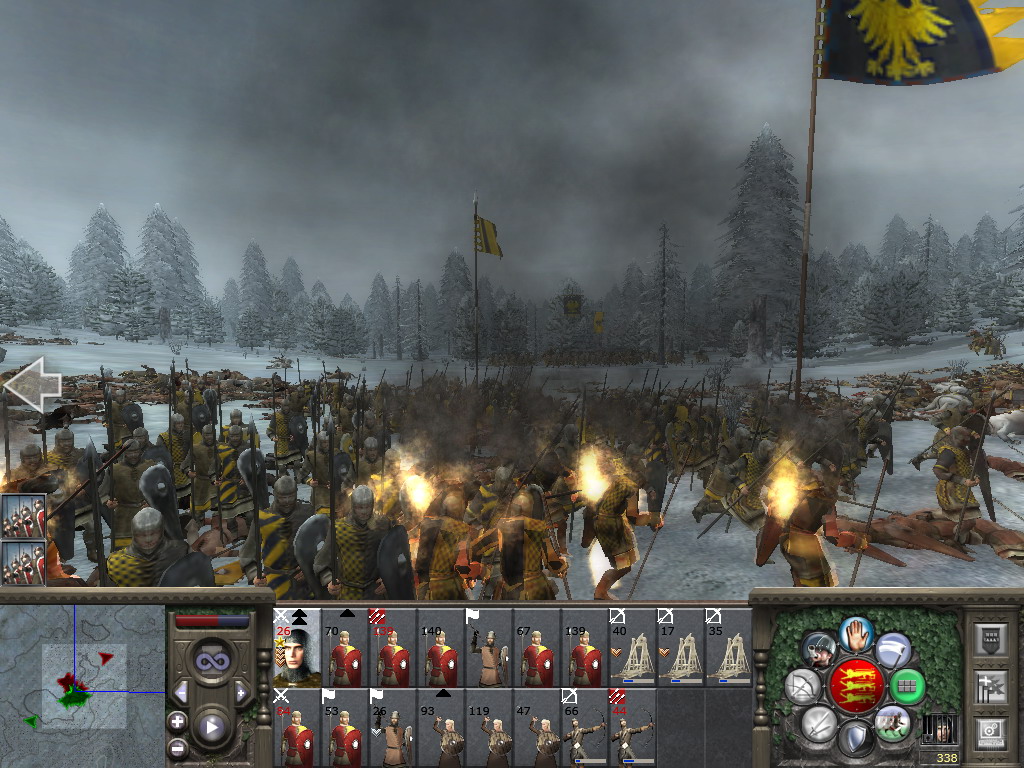Select the siege engine card numbered 35
Screen dimensions: 1024x768
[x=727, y=648]
